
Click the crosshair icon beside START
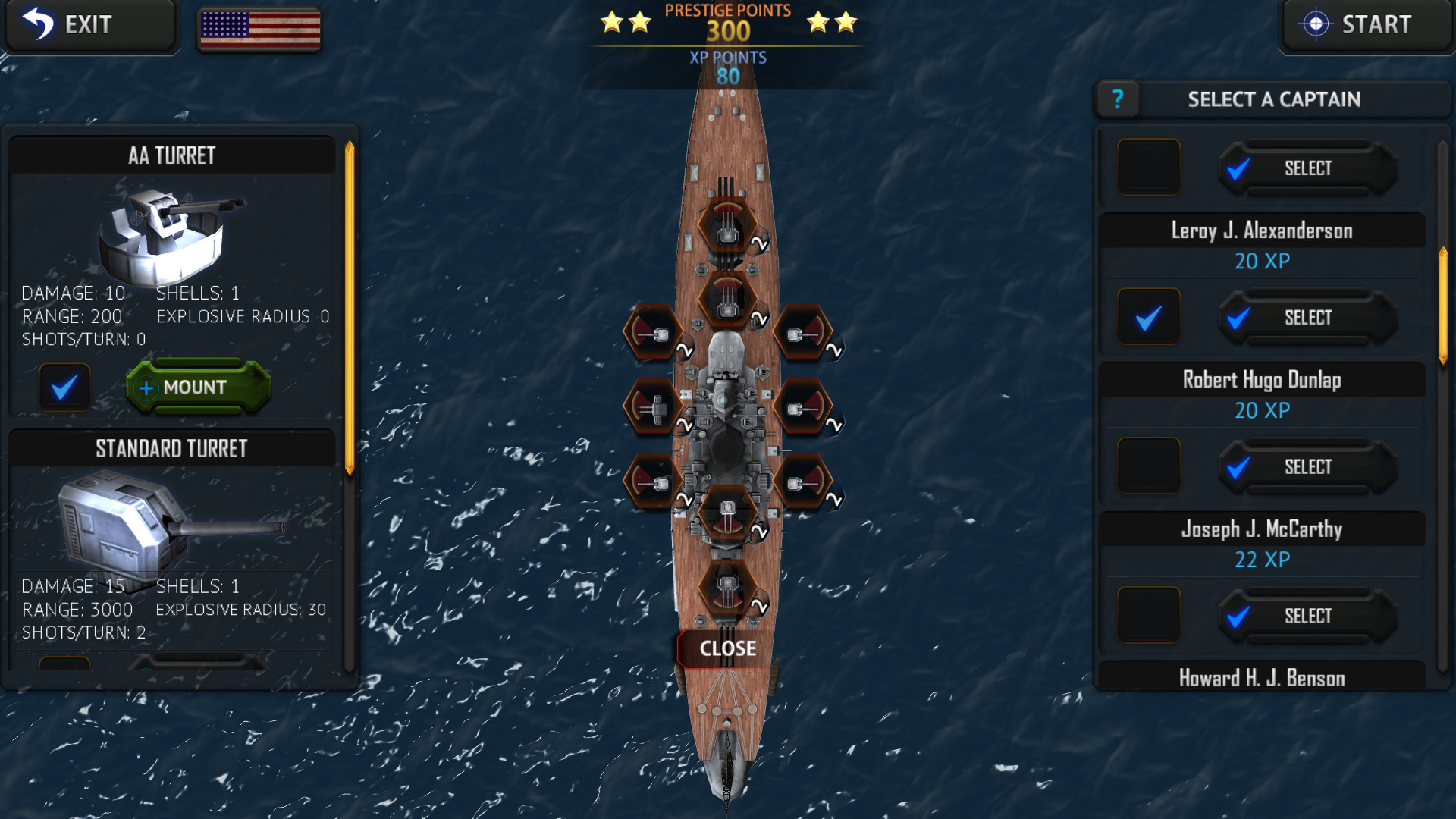coord(1317,24)
